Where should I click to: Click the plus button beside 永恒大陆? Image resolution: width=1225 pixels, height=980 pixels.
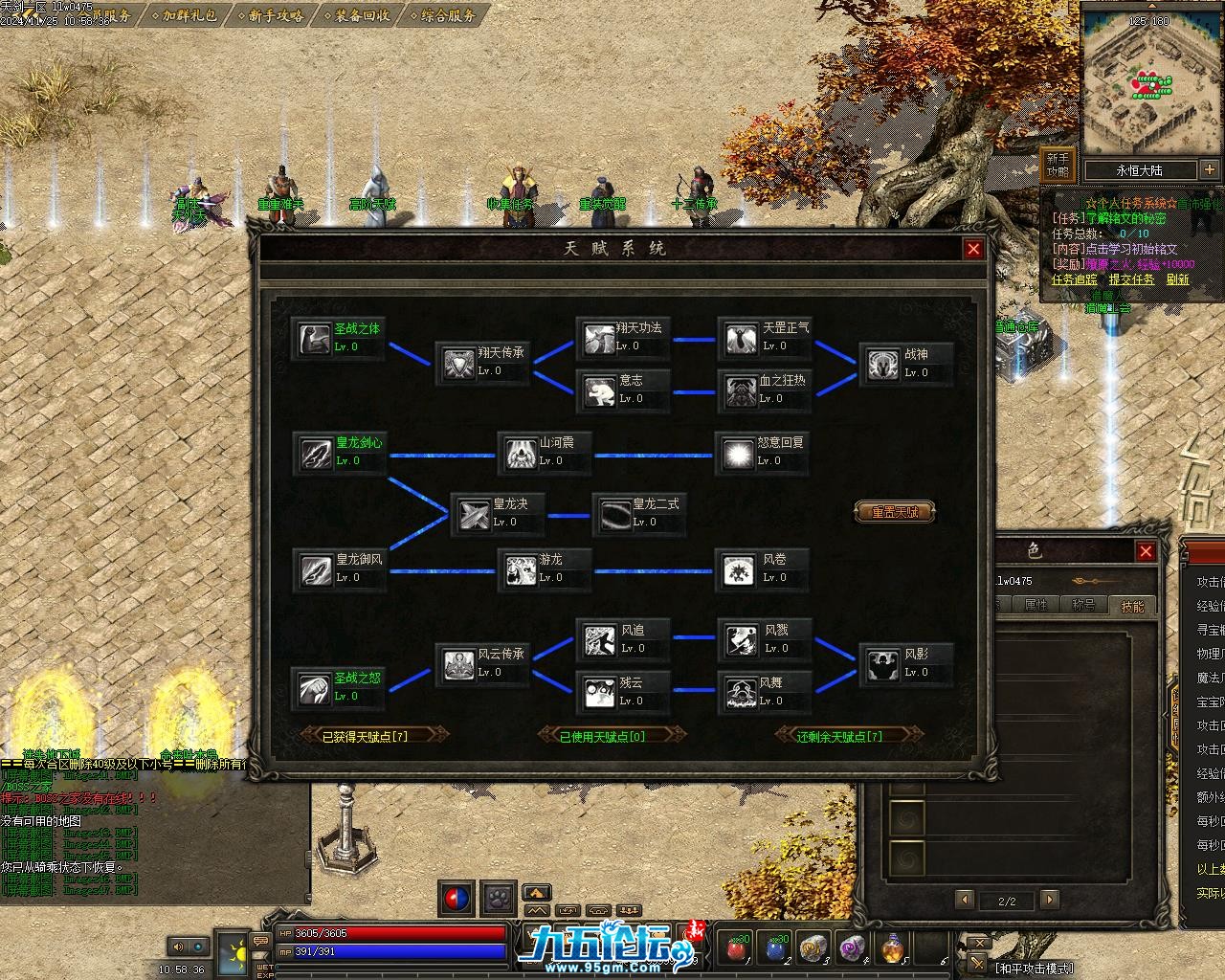click(1210, 169)
